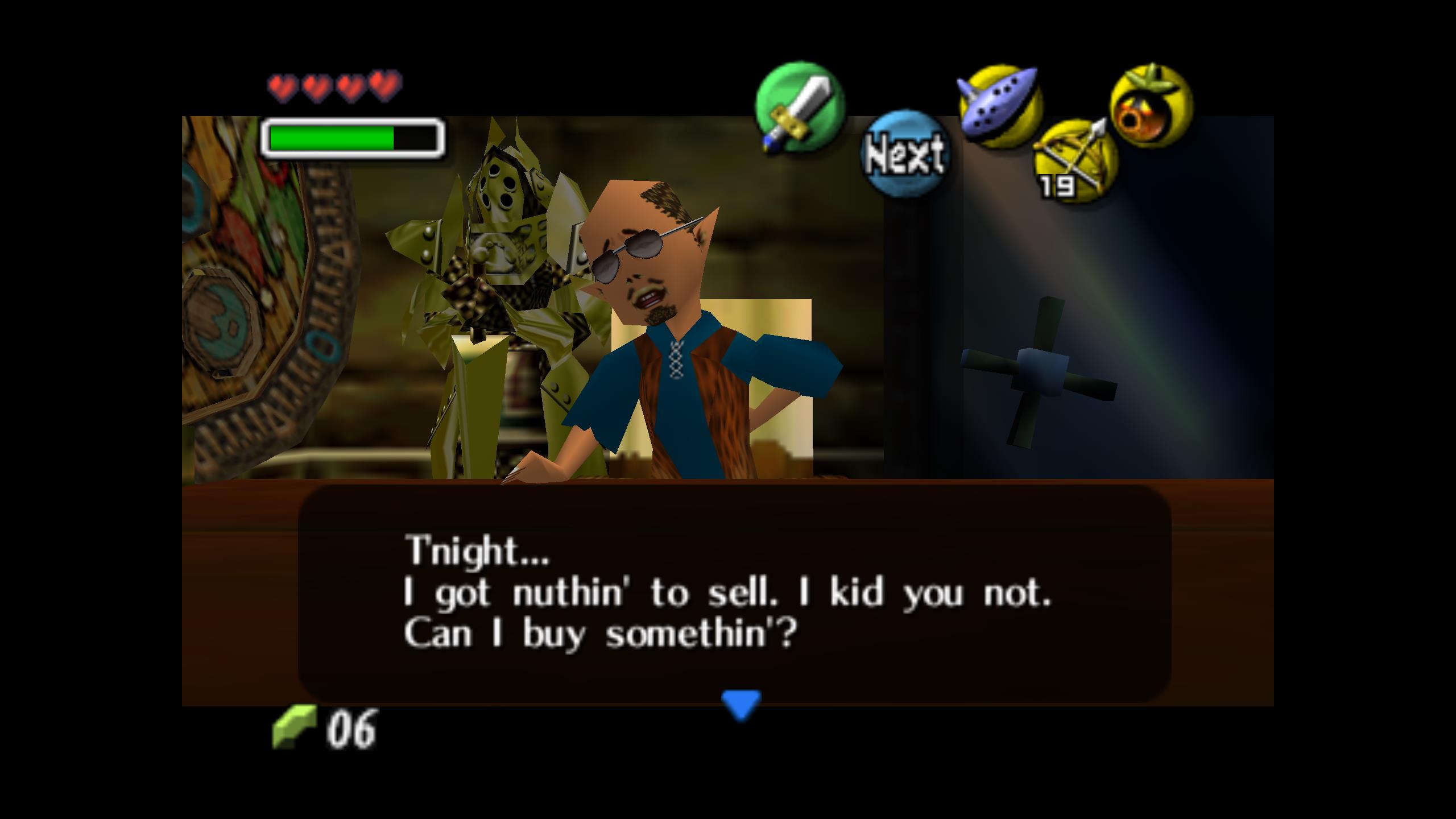The height and width of the screenshot is (819, 1456).
Task: Select the Ocarina of Time item
Action: pos(1001,106)
